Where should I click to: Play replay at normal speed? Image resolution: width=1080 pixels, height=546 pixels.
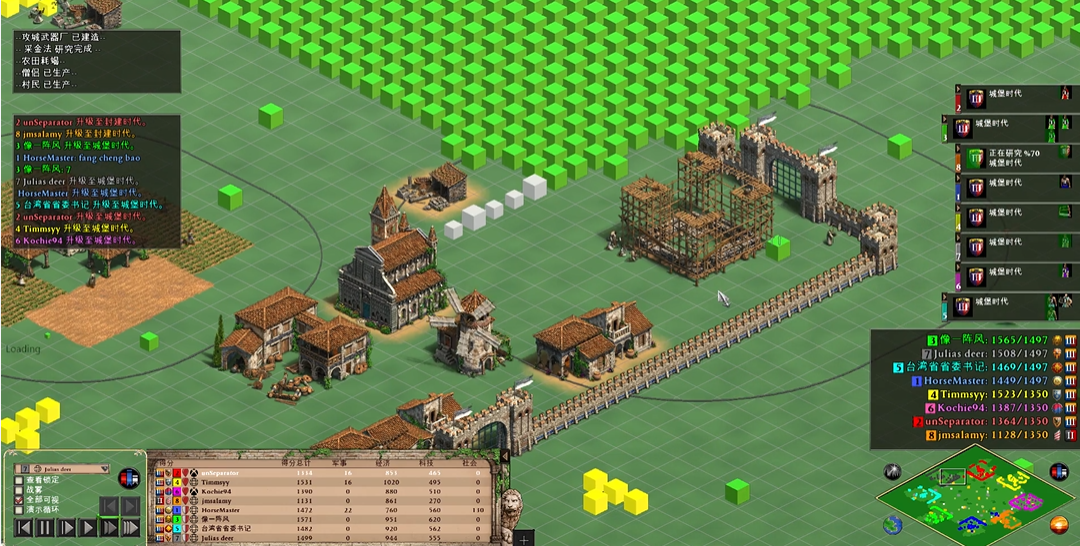click(87, 527)
